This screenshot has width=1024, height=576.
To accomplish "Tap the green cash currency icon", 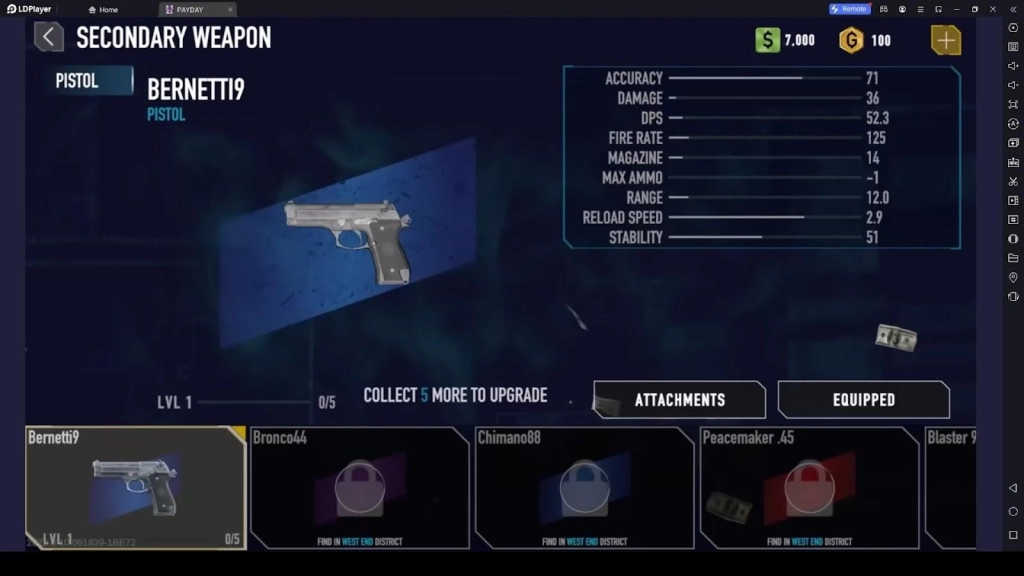I will point(767,41).
